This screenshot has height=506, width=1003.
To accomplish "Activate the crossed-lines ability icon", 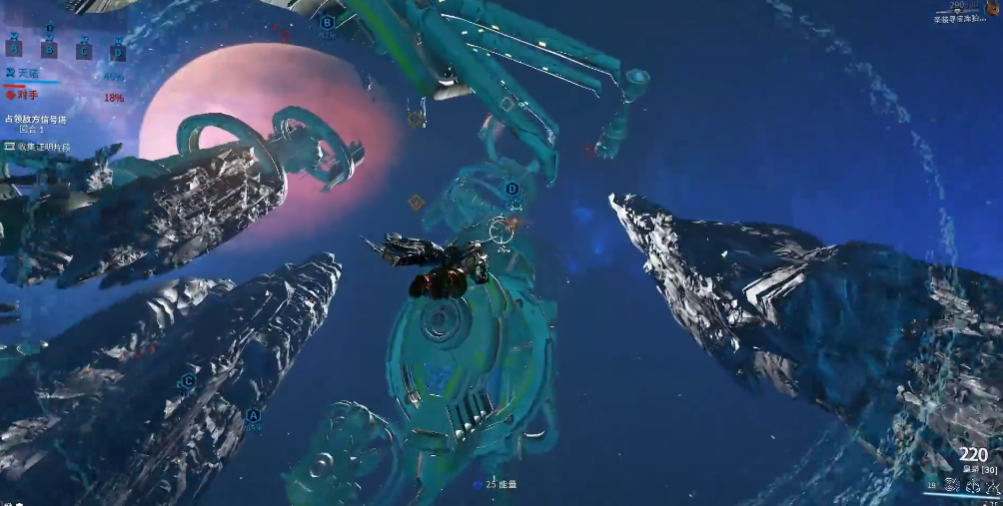I will [993, 486].
